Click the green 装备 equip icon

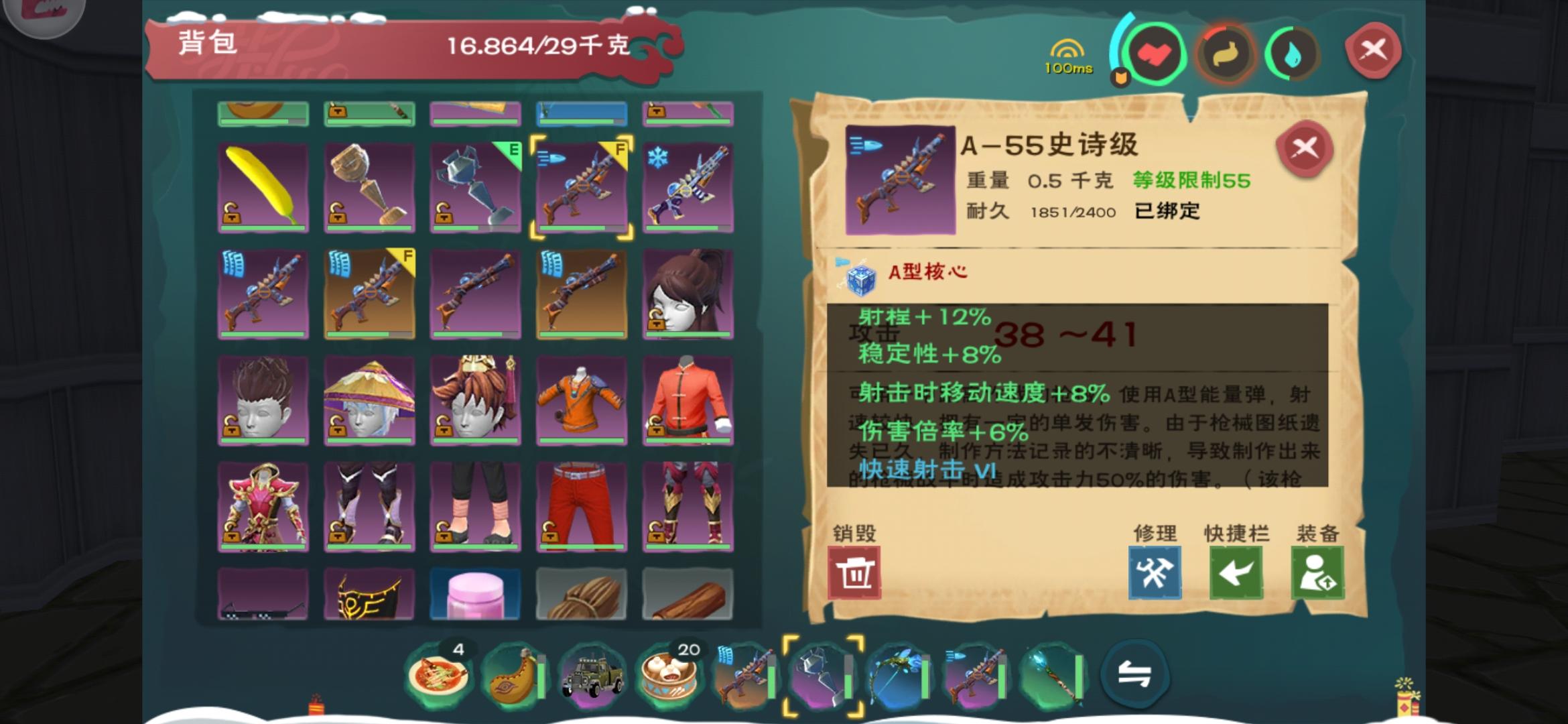pyautogui.click(x=1317, y=573)
